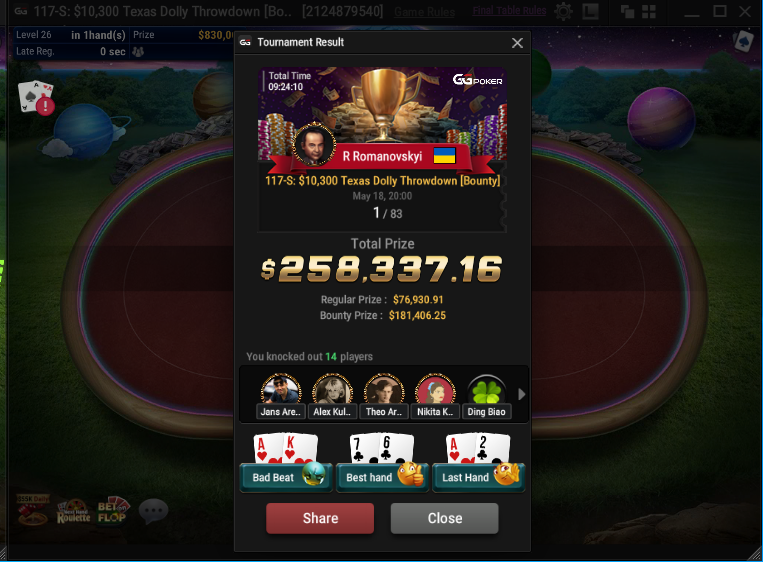Screen dimensions: 763x562
Task: Share the tournament result
Action: [320, 518]
